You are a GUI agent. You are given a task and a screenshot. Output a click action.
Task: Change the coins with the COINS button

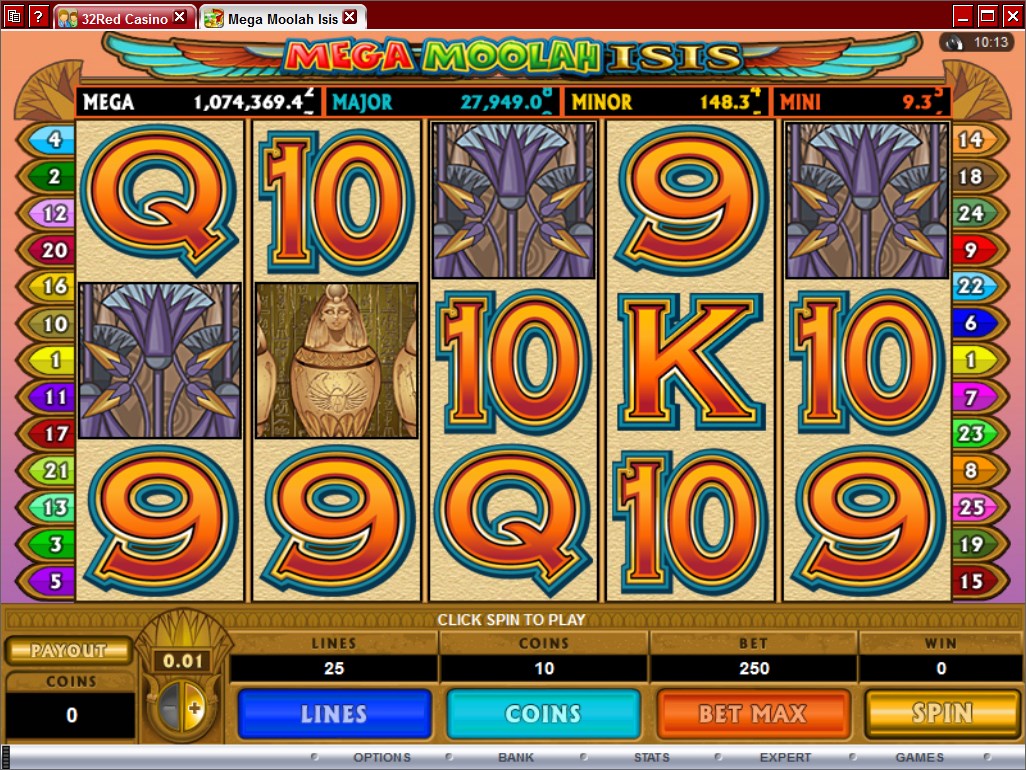543,714
